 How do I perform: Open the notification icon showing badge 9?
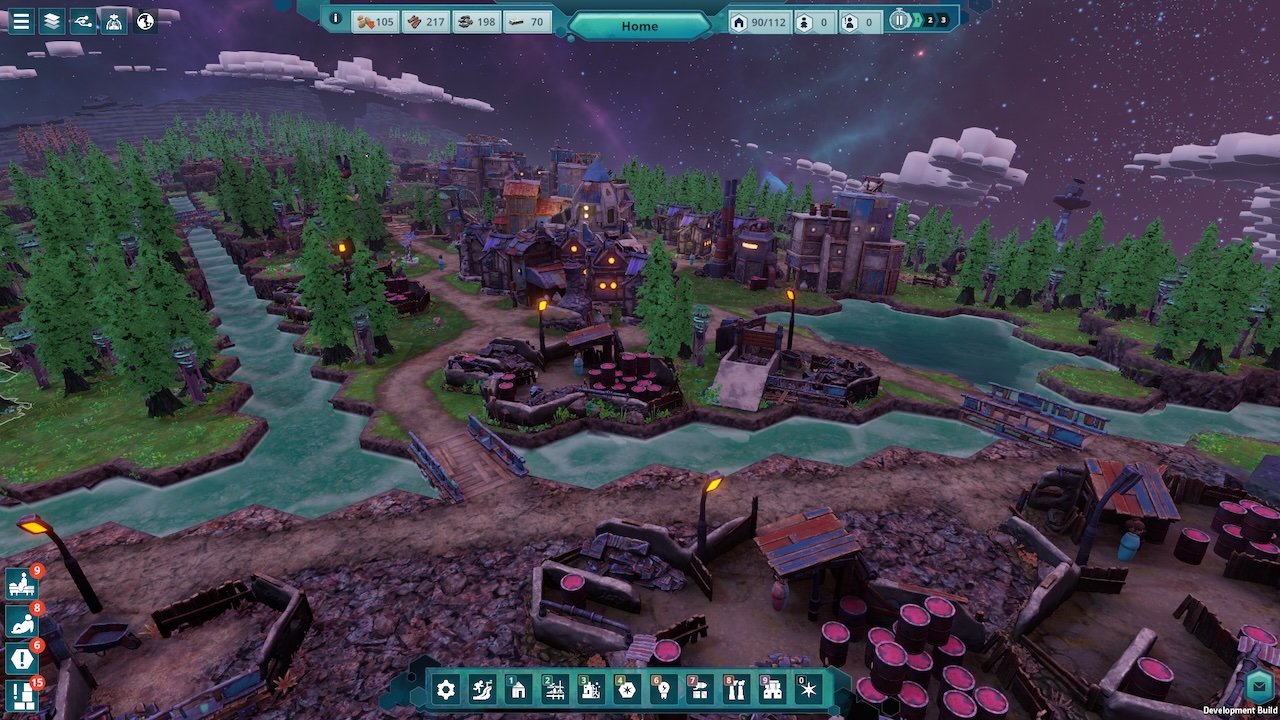[x=21, y=585]
